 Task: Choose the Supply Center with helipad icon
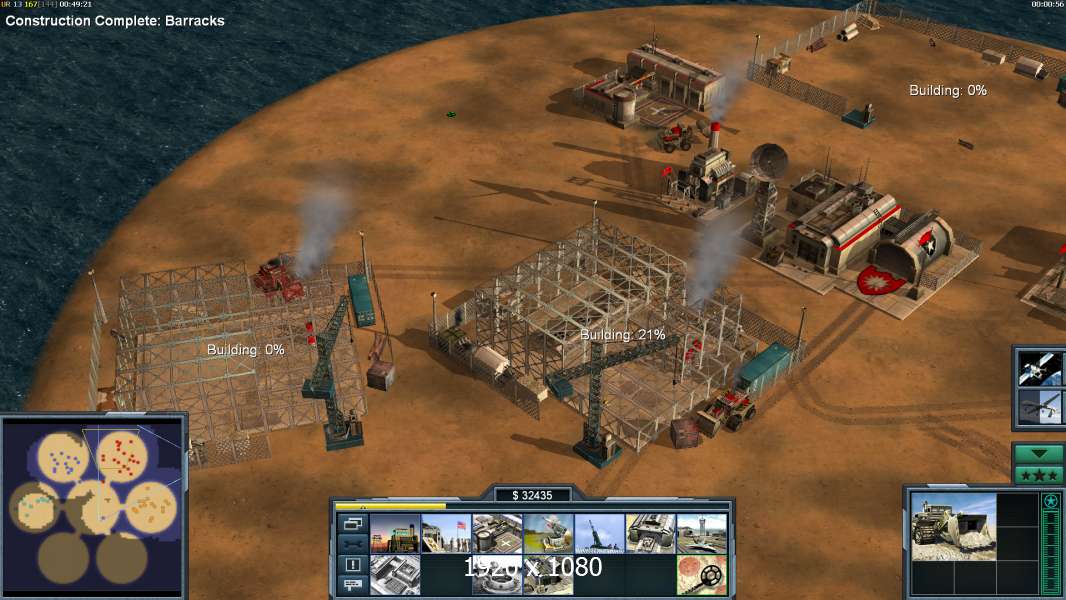pyautogui.click(x=497, y=534)
